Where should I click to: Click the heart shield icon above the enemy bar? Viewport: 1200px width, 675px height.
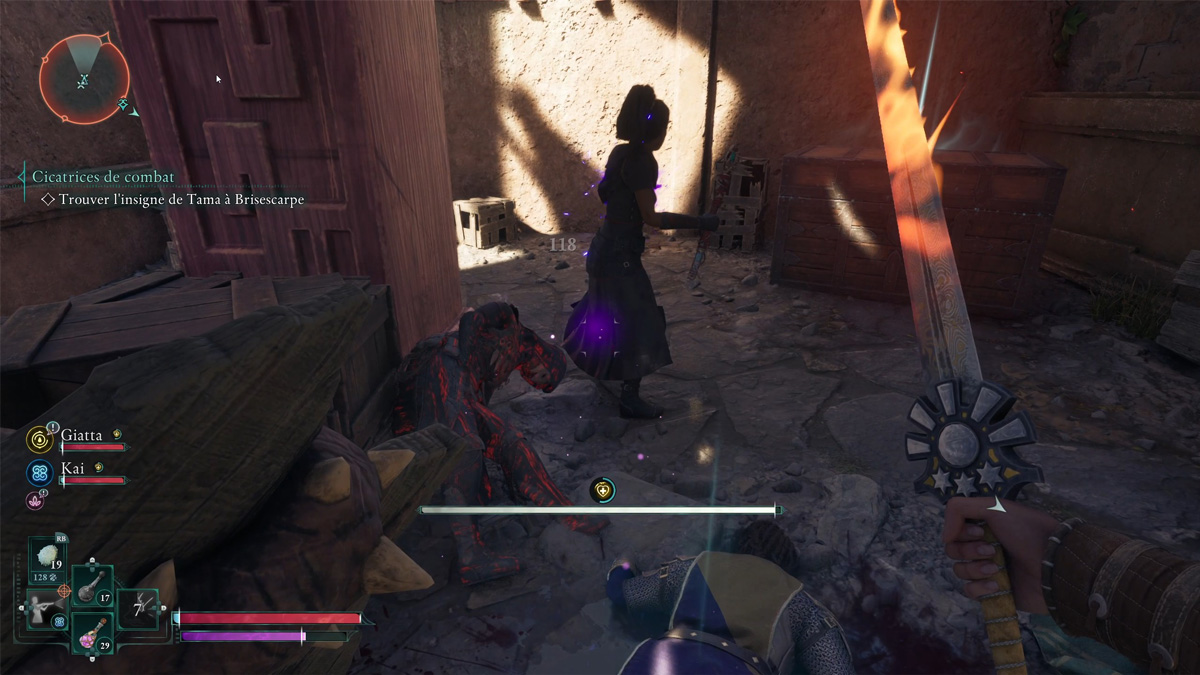point(601,490)
